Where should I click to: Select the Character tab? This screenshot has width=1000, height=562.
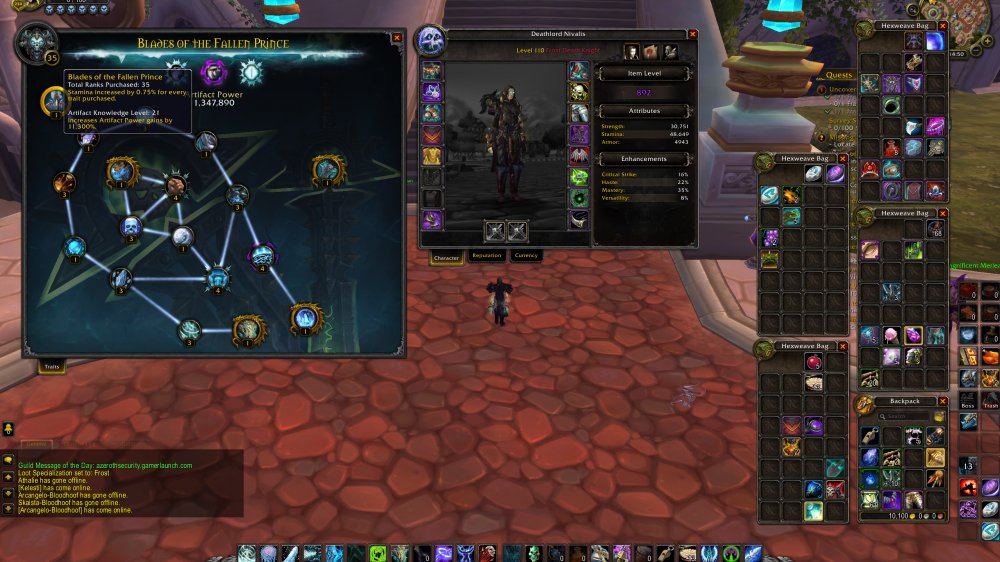[x=446, y=257]
